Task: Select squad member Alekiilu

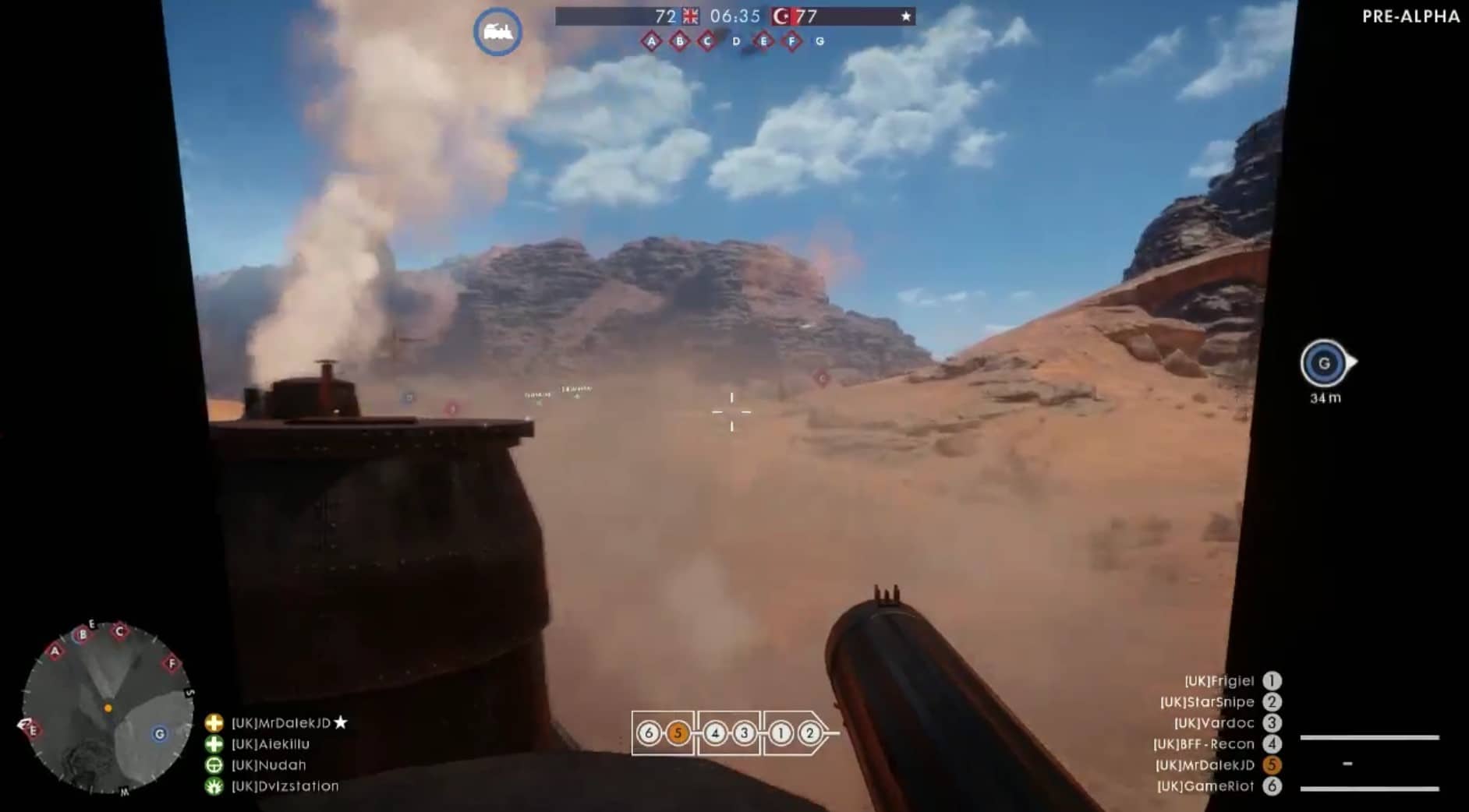Action: [270, 744]
